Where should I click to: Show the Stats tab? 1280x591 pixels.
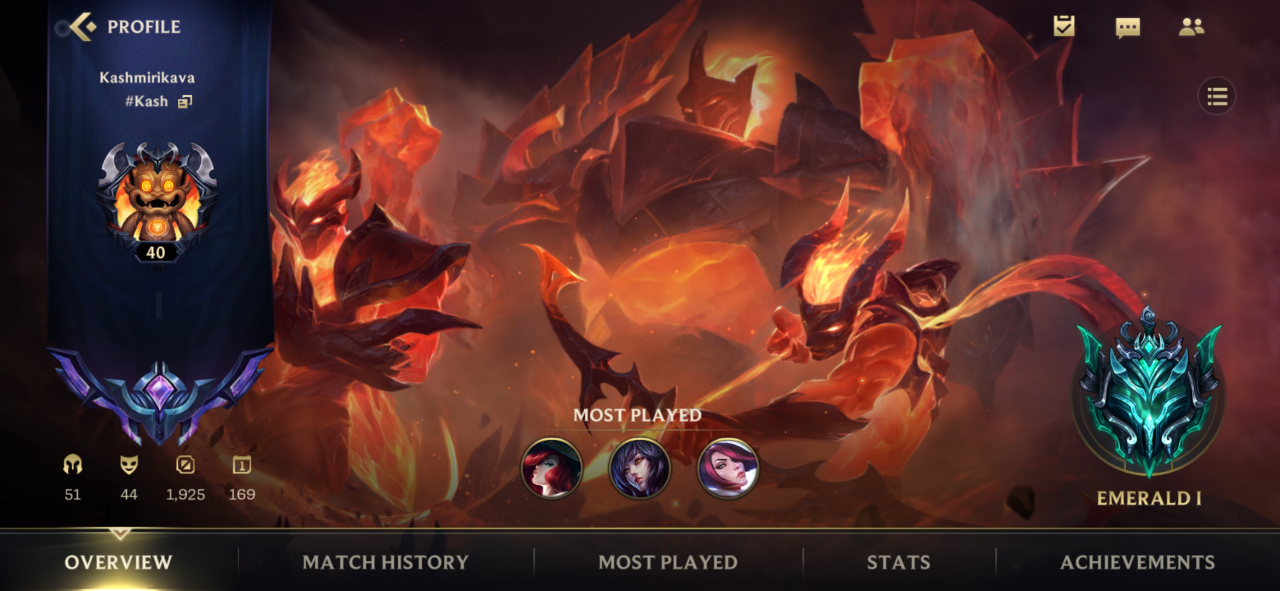click(x=898, y=562)
